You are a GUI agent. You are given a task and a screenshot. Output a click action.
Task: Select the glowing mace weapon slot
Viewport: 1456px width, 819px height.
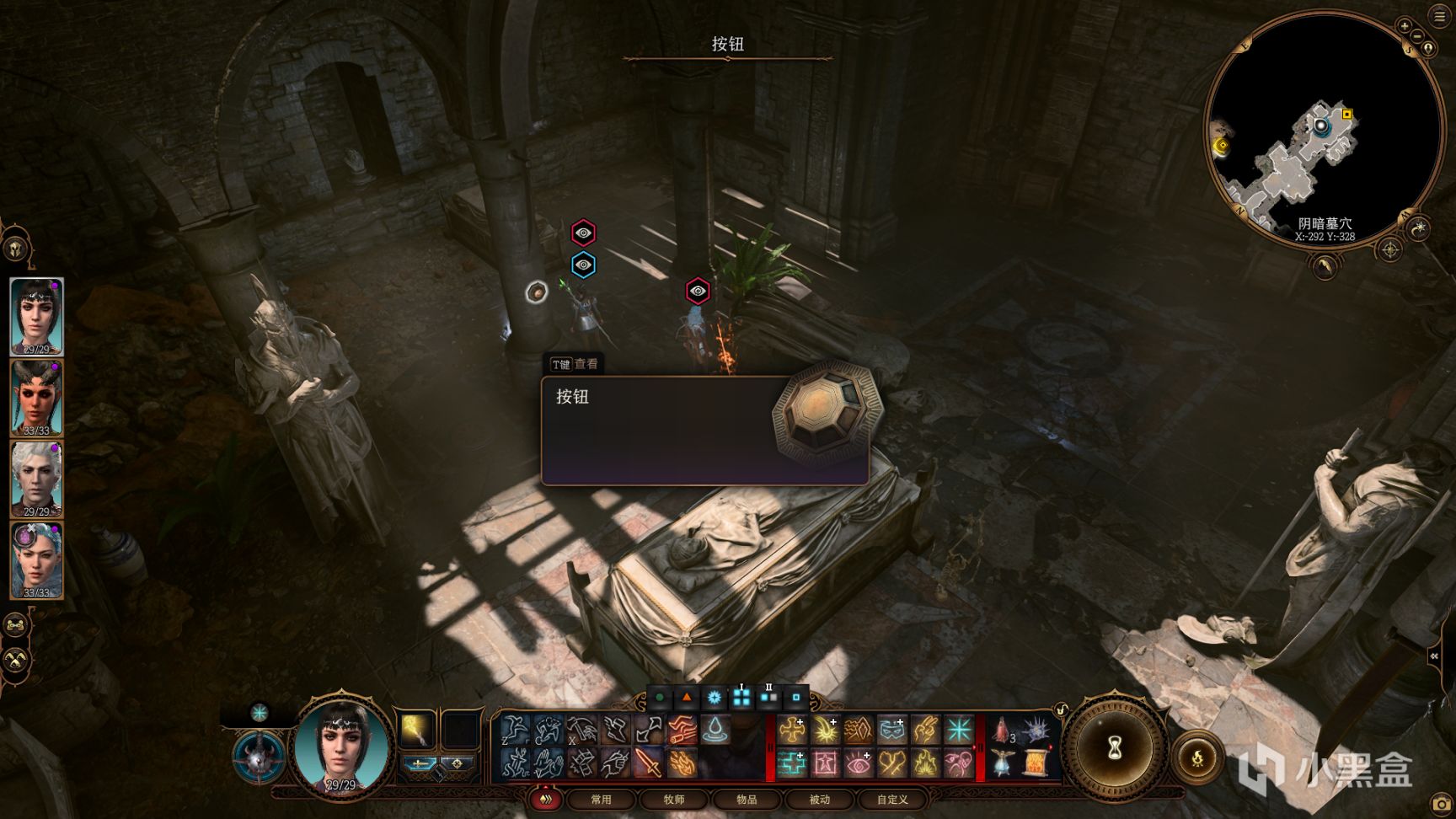click(418, 730)
